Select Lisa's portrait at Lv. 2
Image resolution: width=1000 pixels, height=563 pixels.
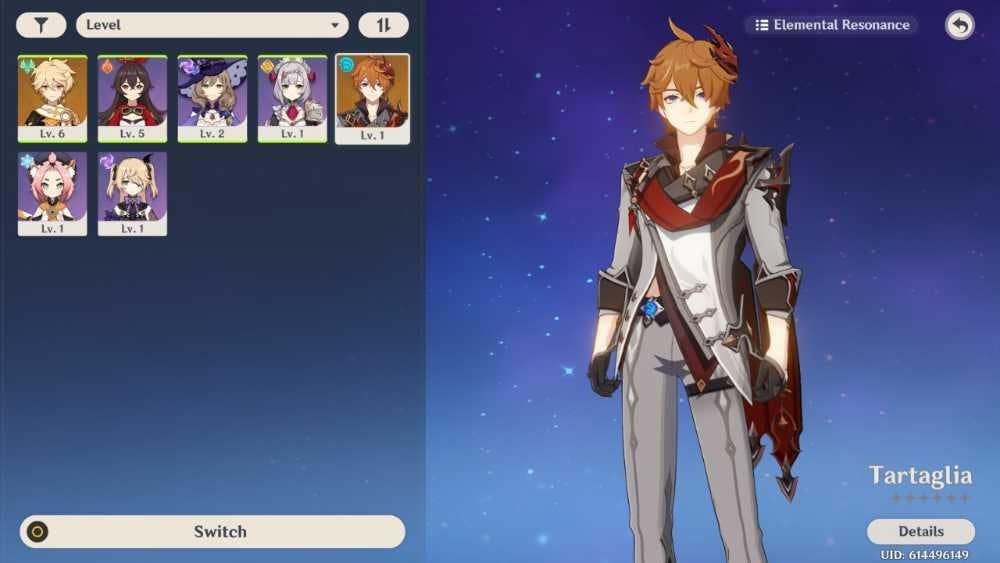pos(212,98)
